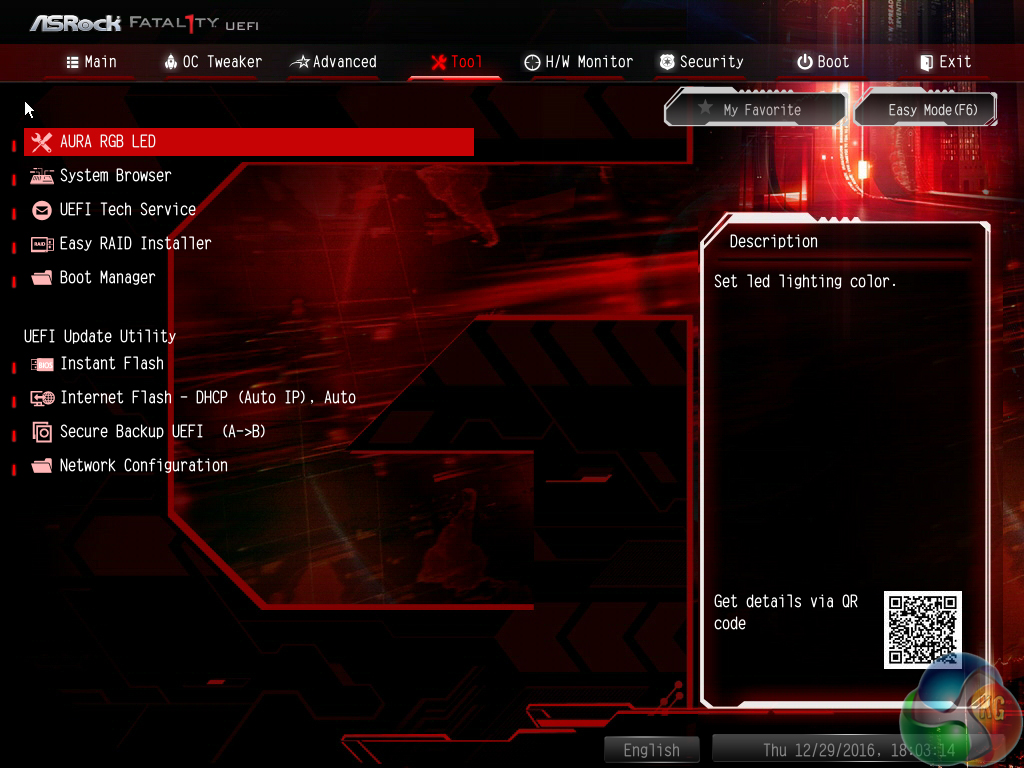The height and width of the screenshot is (768, 1024).
Task: Open the Security tab
Action: [x=700, y=62]
